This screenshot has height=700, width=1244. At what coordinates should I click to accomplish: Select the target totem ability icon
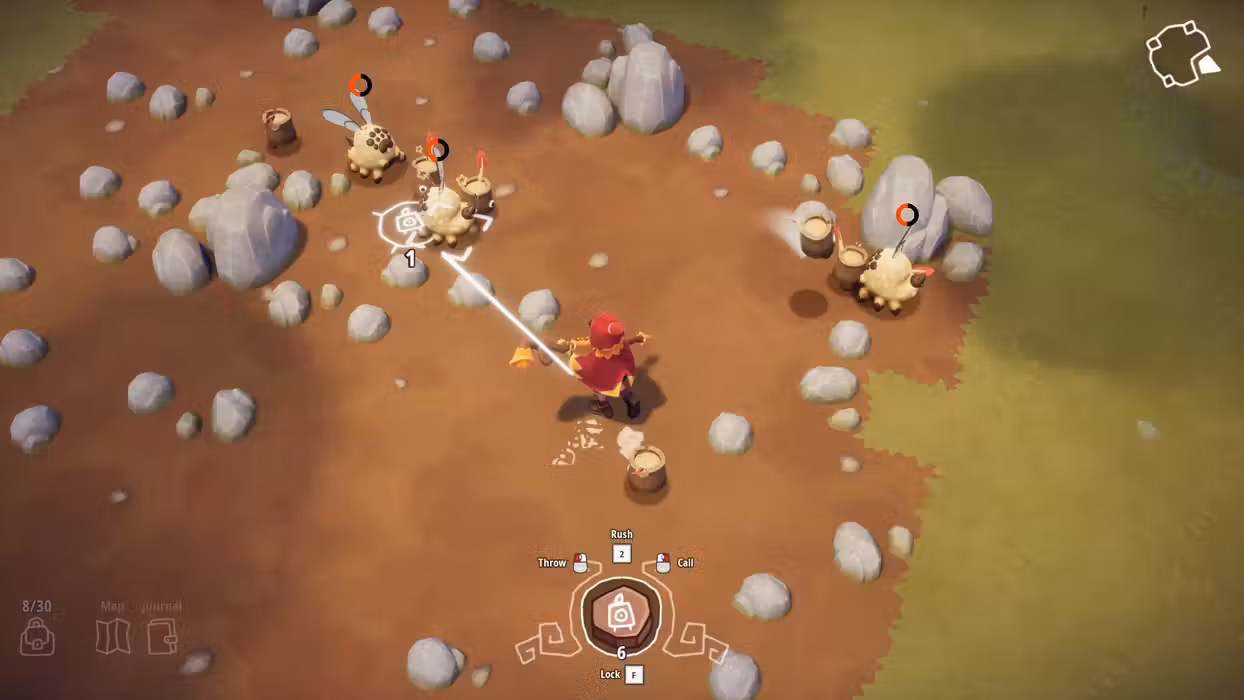621,612
